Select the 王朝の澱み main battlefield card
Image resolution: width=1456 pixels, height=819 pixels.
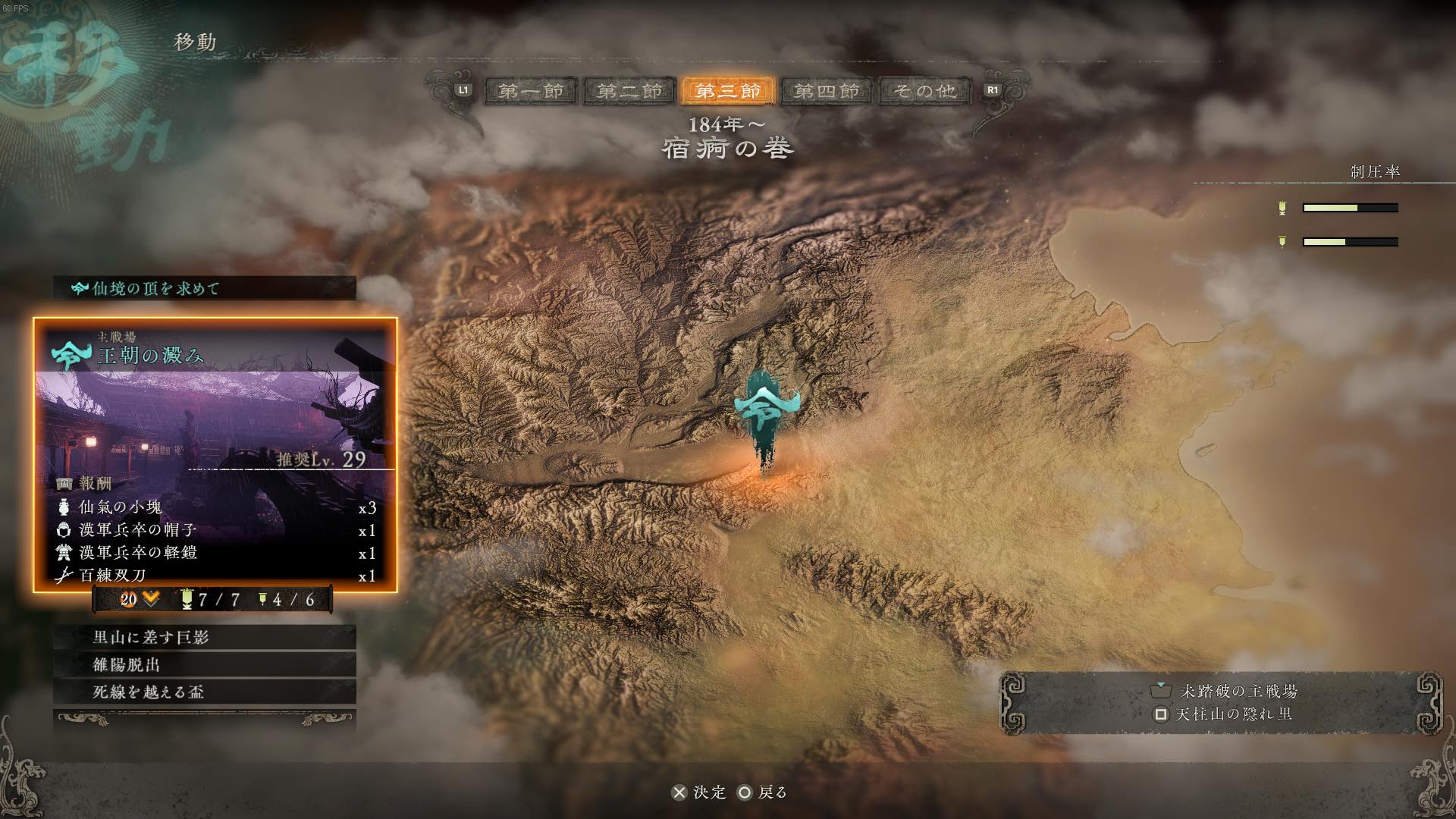click(x=215, y=453)
